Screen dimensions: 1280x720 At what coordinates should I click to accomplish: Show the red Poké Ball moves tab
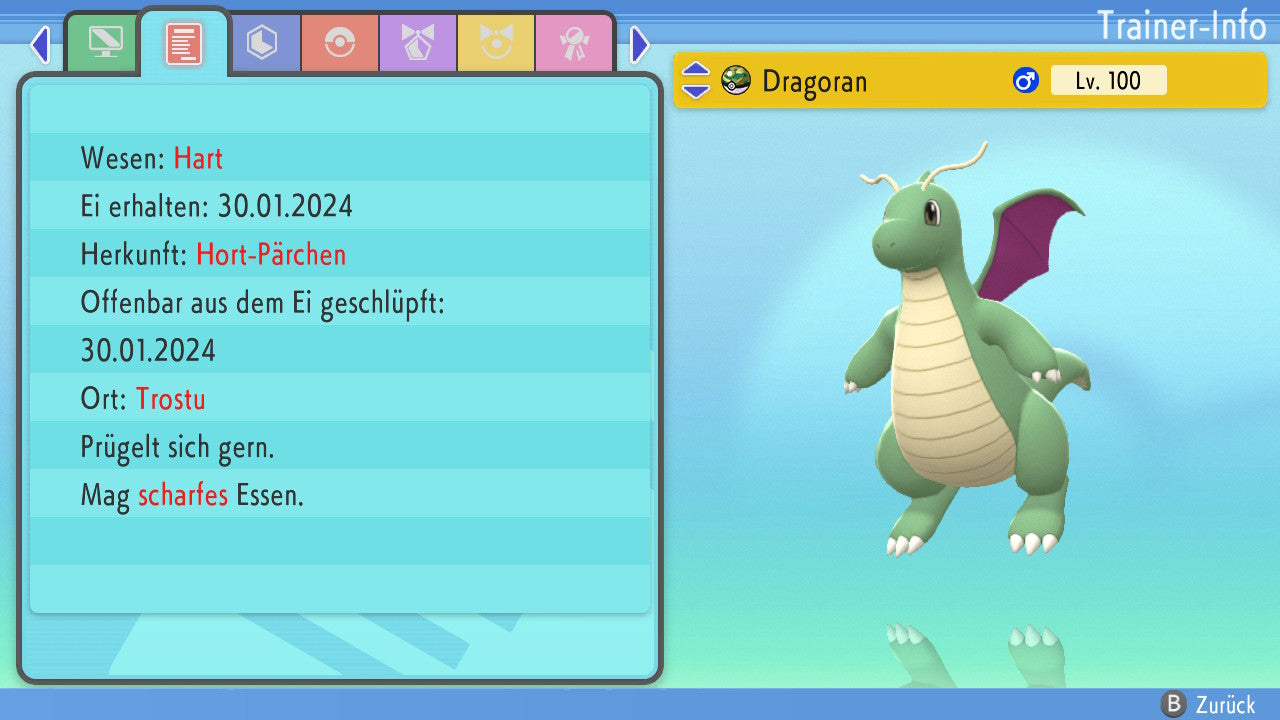(340, 43)
